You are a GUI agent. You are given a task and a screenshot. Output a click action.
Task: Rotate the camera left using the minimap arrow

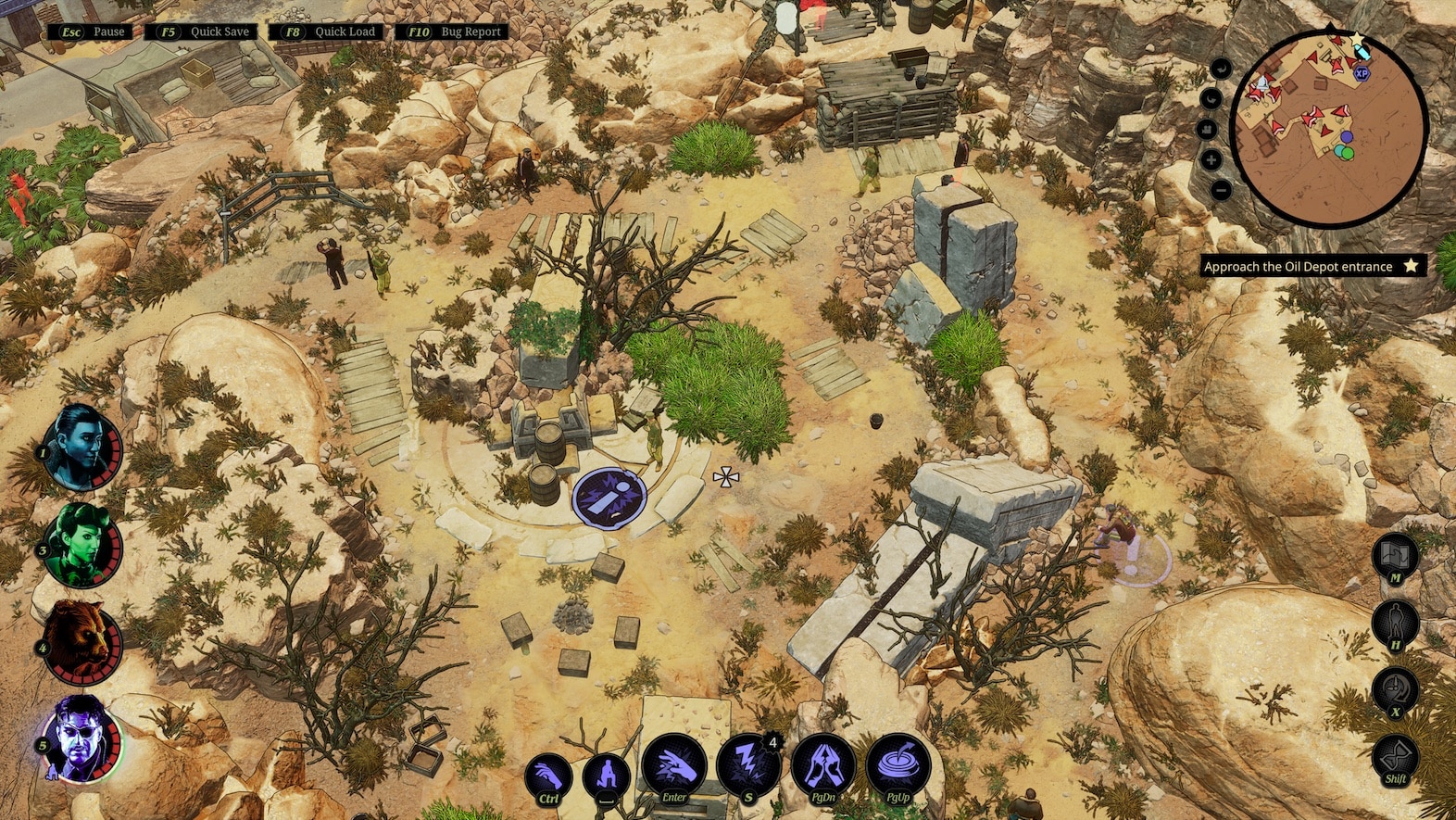1220,67
